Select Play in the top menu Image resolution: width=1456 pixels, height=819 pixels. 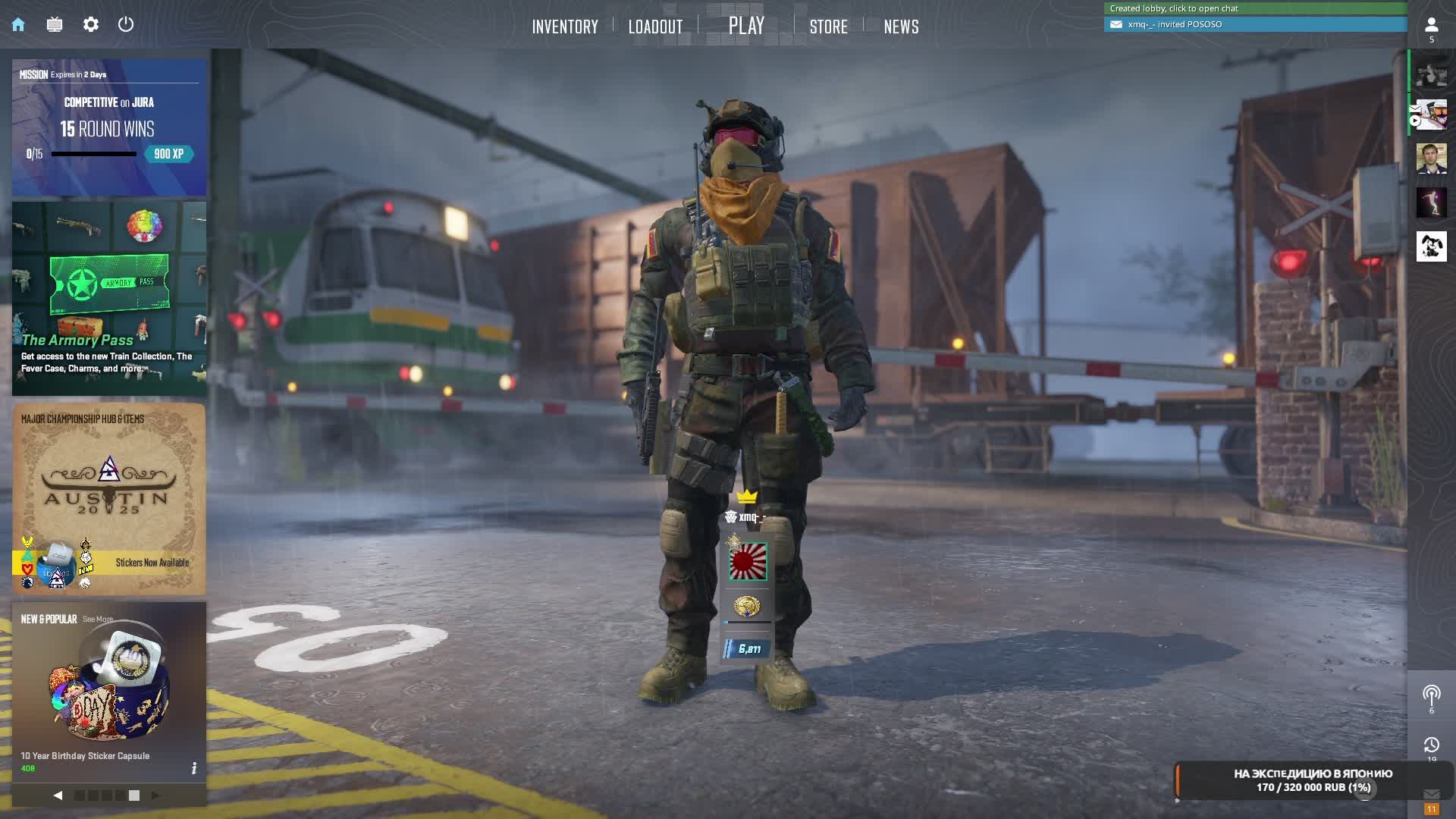(x=746, y=26)
